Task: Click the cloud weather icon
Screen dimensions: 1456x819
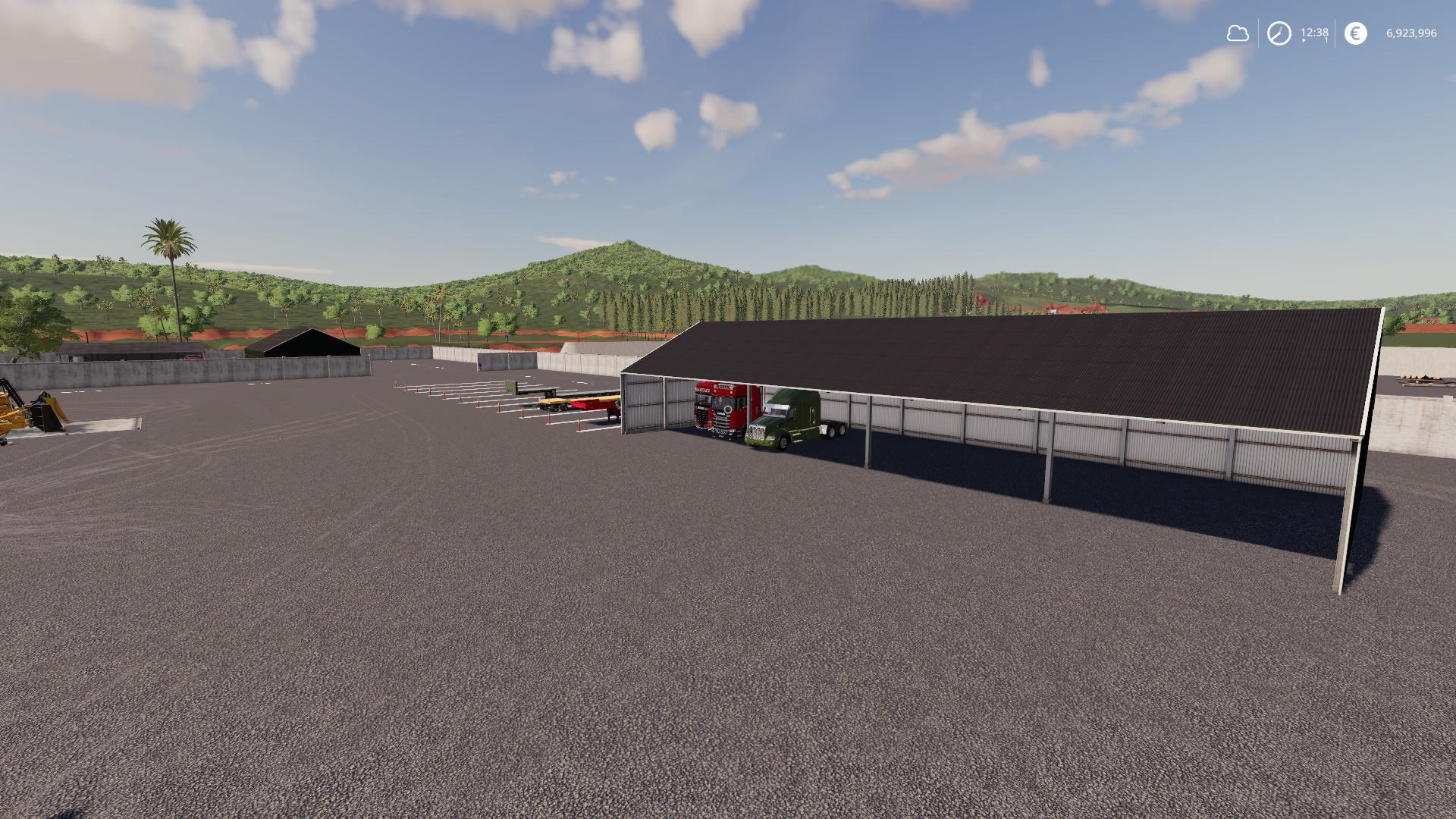Action: click(x=1239, y=33)
